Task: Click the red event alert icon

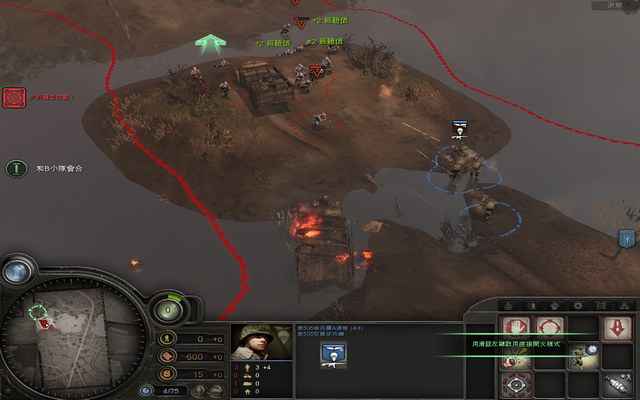Action: tap(14, 97)
